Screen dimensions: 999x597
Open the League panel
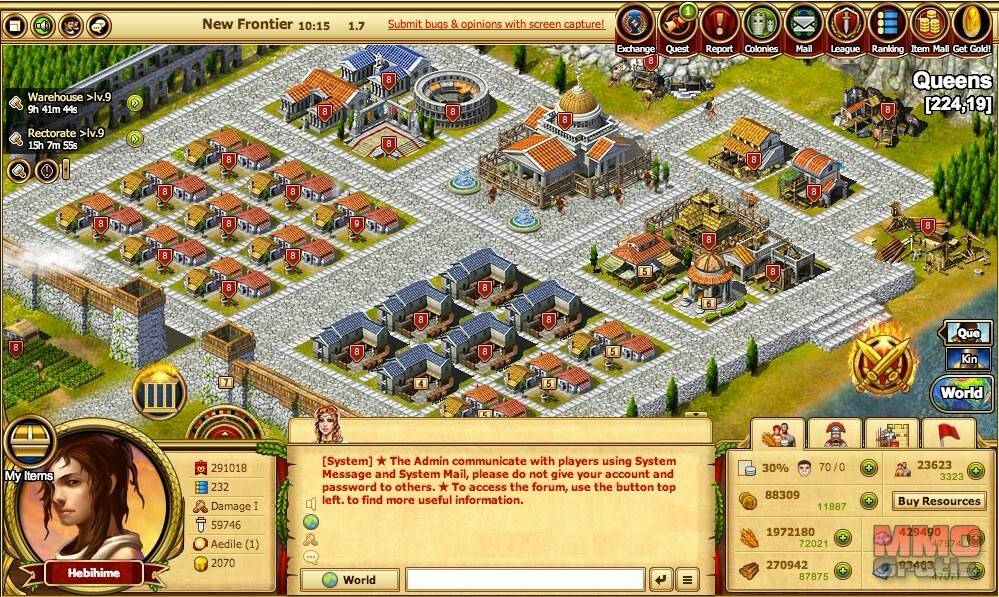(845, 26)
